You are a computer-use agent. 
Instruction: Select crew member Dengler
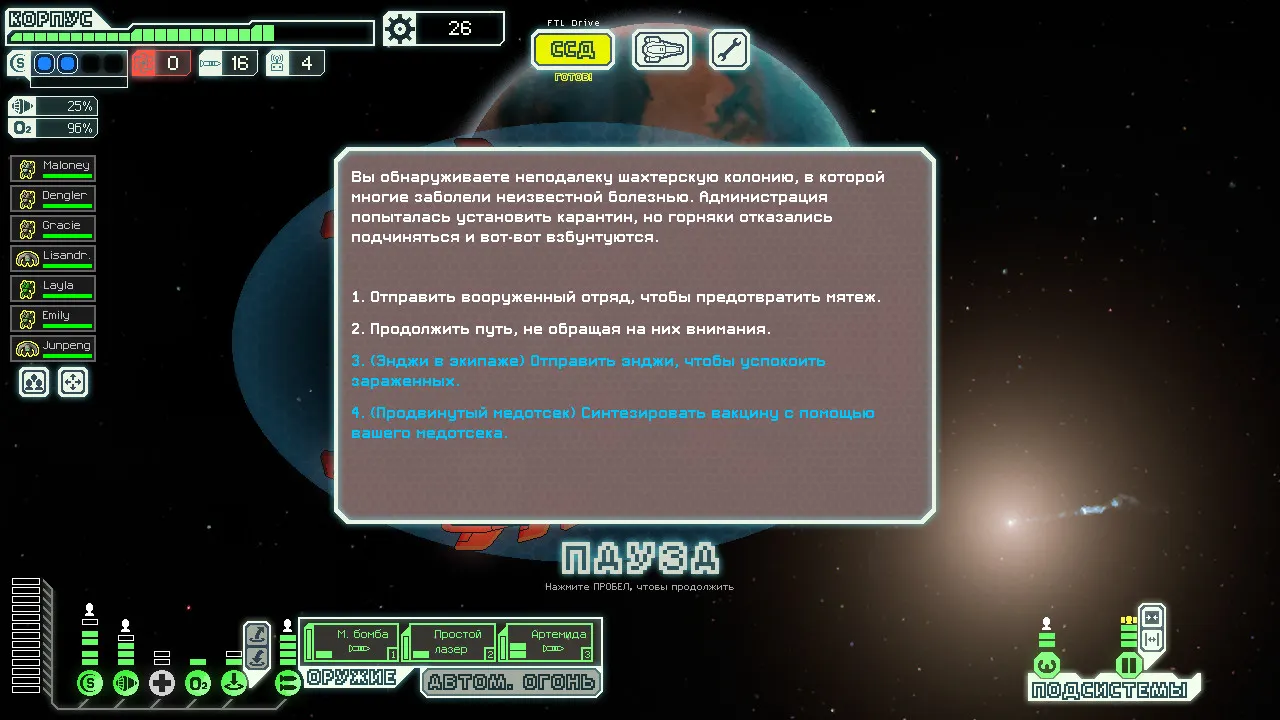pos(52,197)
